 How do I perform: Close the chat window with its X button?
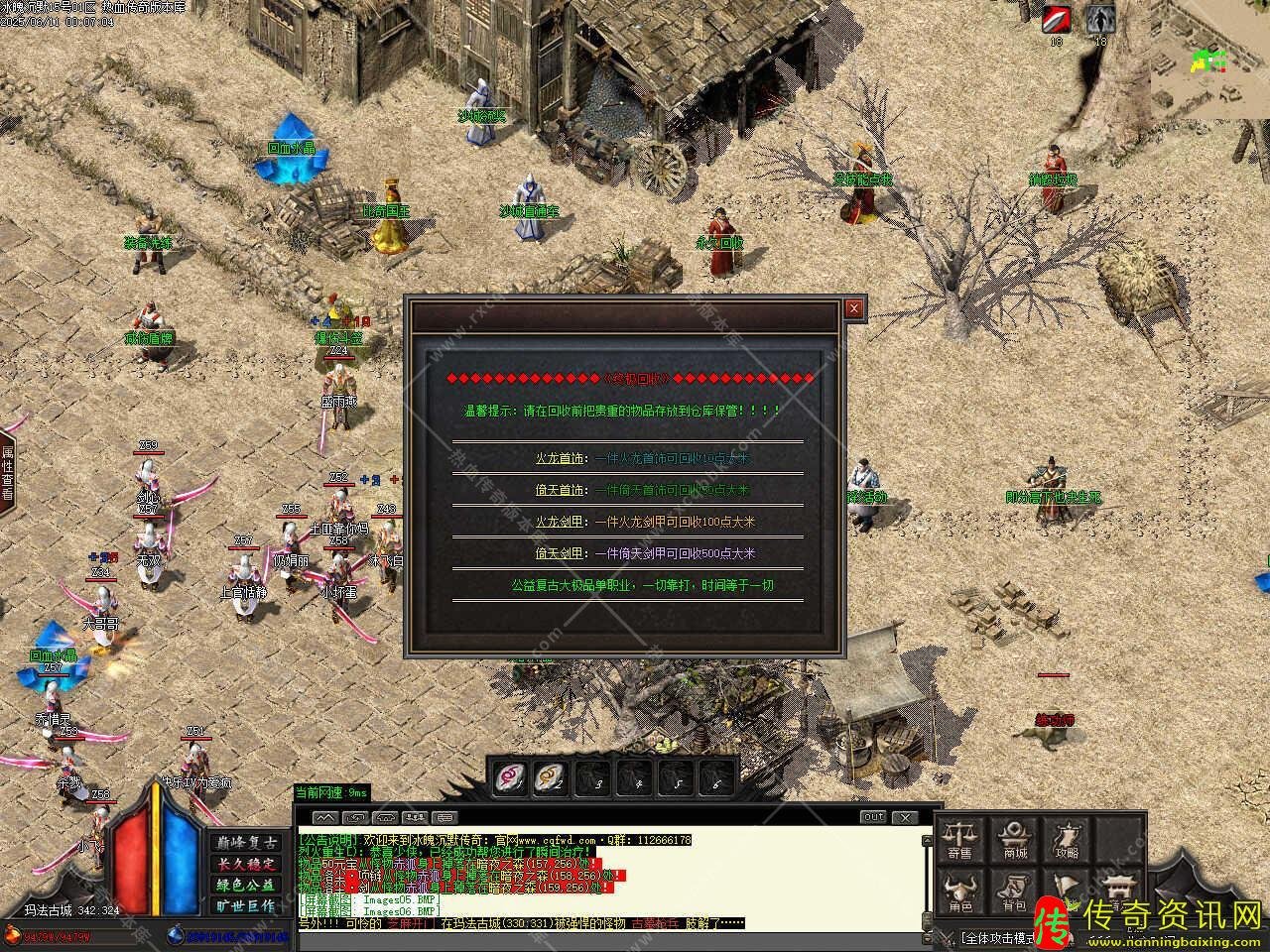click(x=904, y=817)
